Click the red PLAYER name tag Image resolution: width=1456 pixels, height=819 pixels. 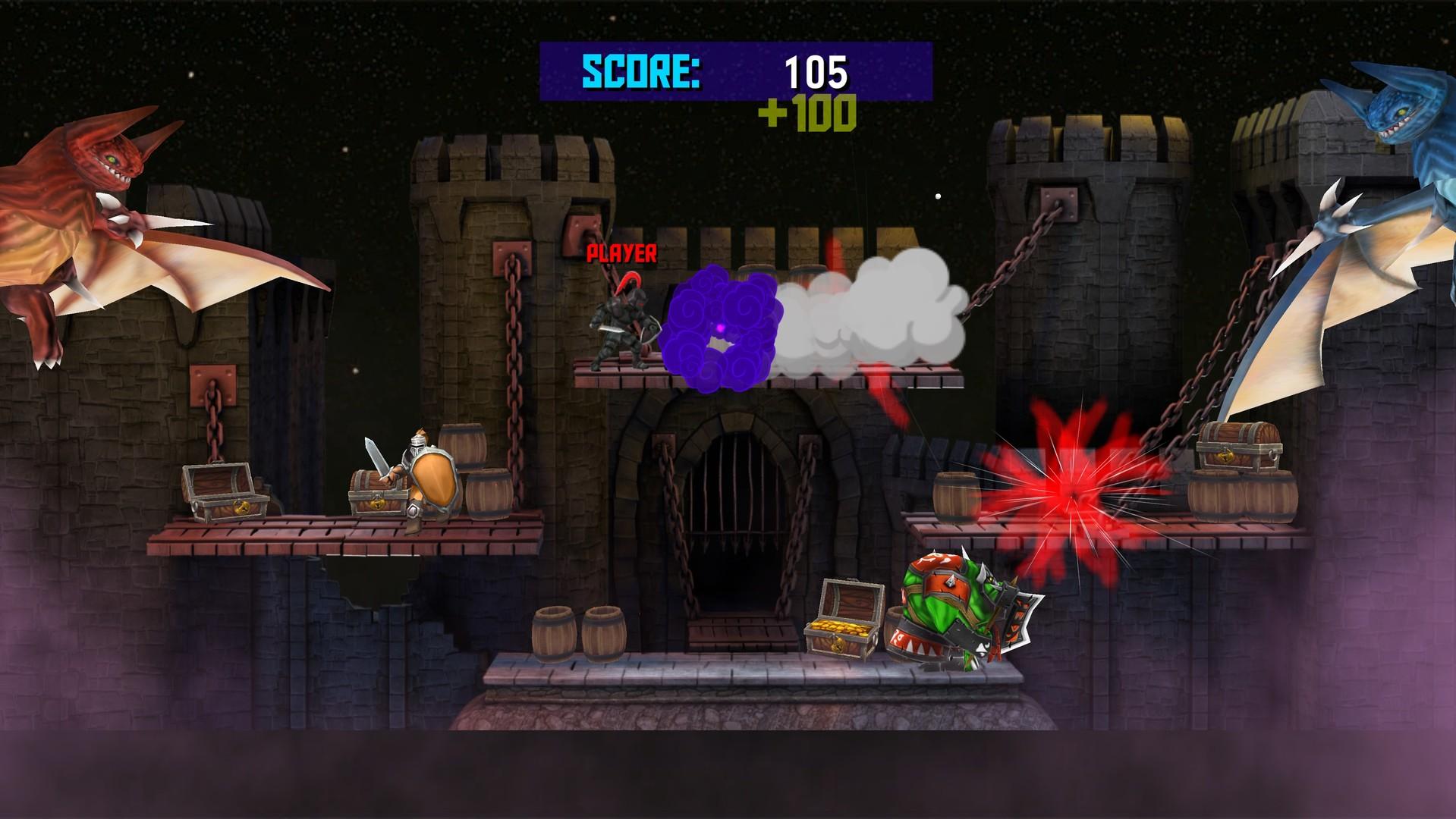621,254
